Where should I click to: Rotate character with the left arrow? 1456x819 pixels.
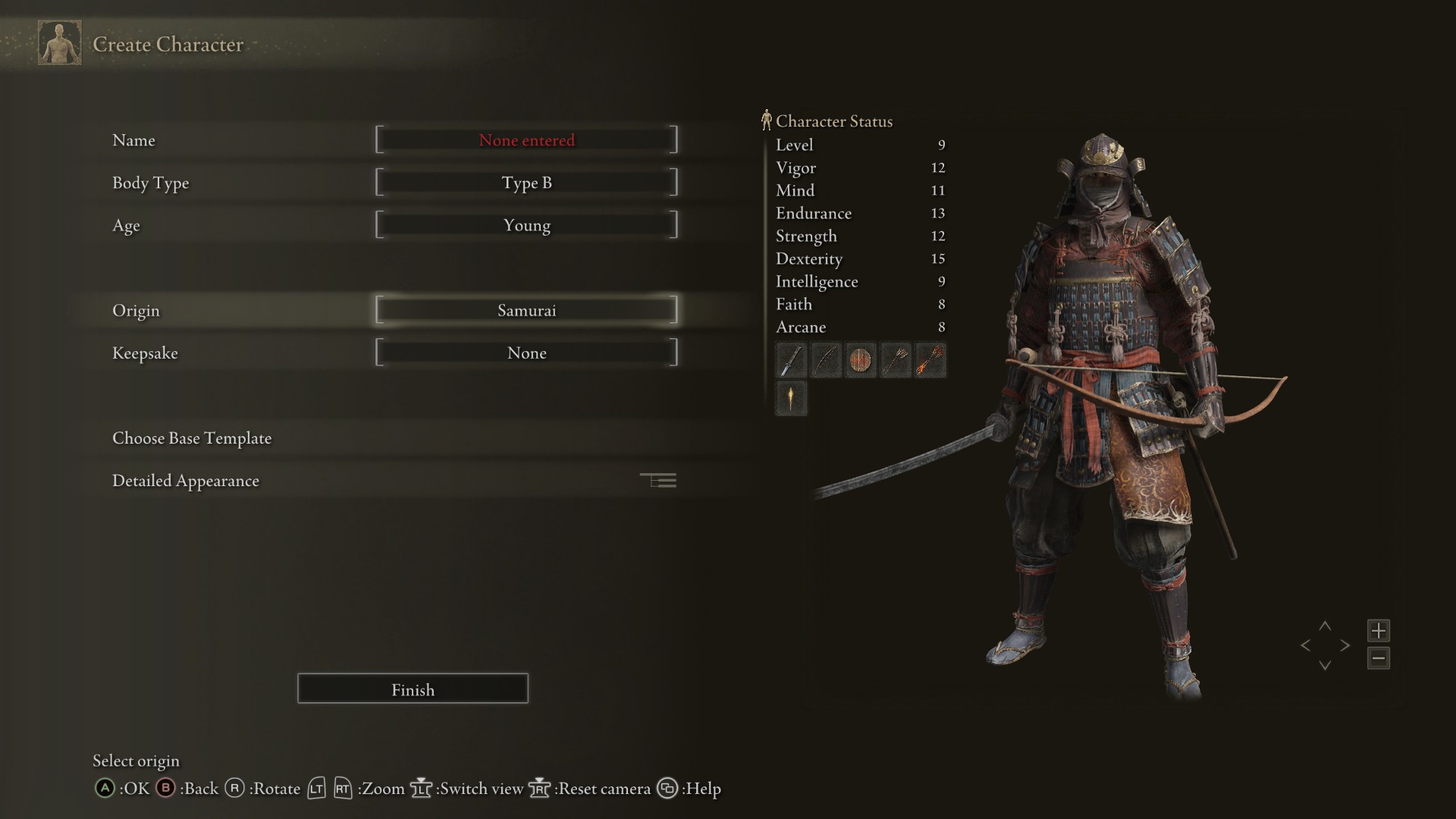[x=1305, y=646]
